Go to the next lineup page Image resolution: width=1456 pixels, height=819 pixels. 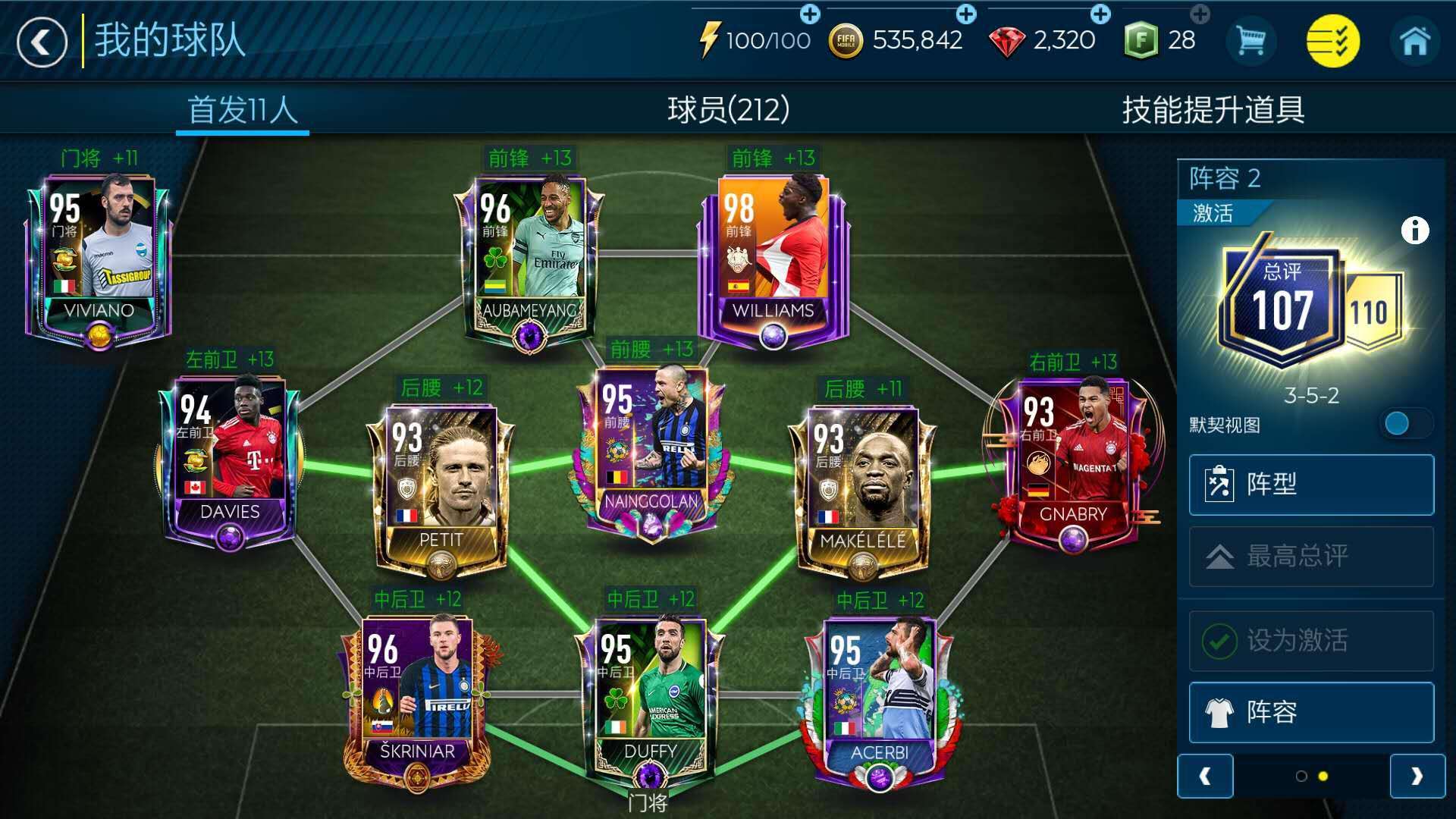(x=1417, y=776)
